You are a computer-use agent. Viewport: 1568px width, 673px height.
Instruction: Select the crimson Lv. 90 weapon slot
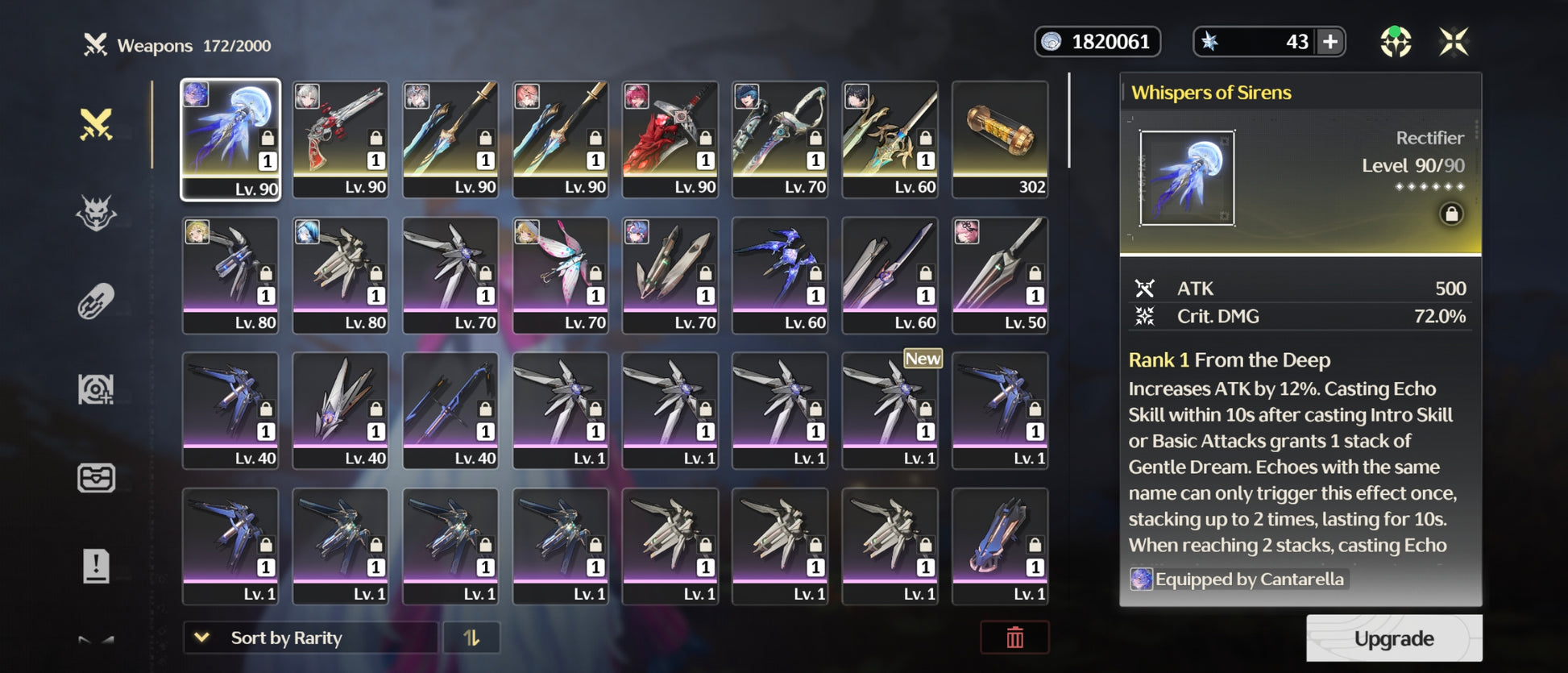click(670, 139)
